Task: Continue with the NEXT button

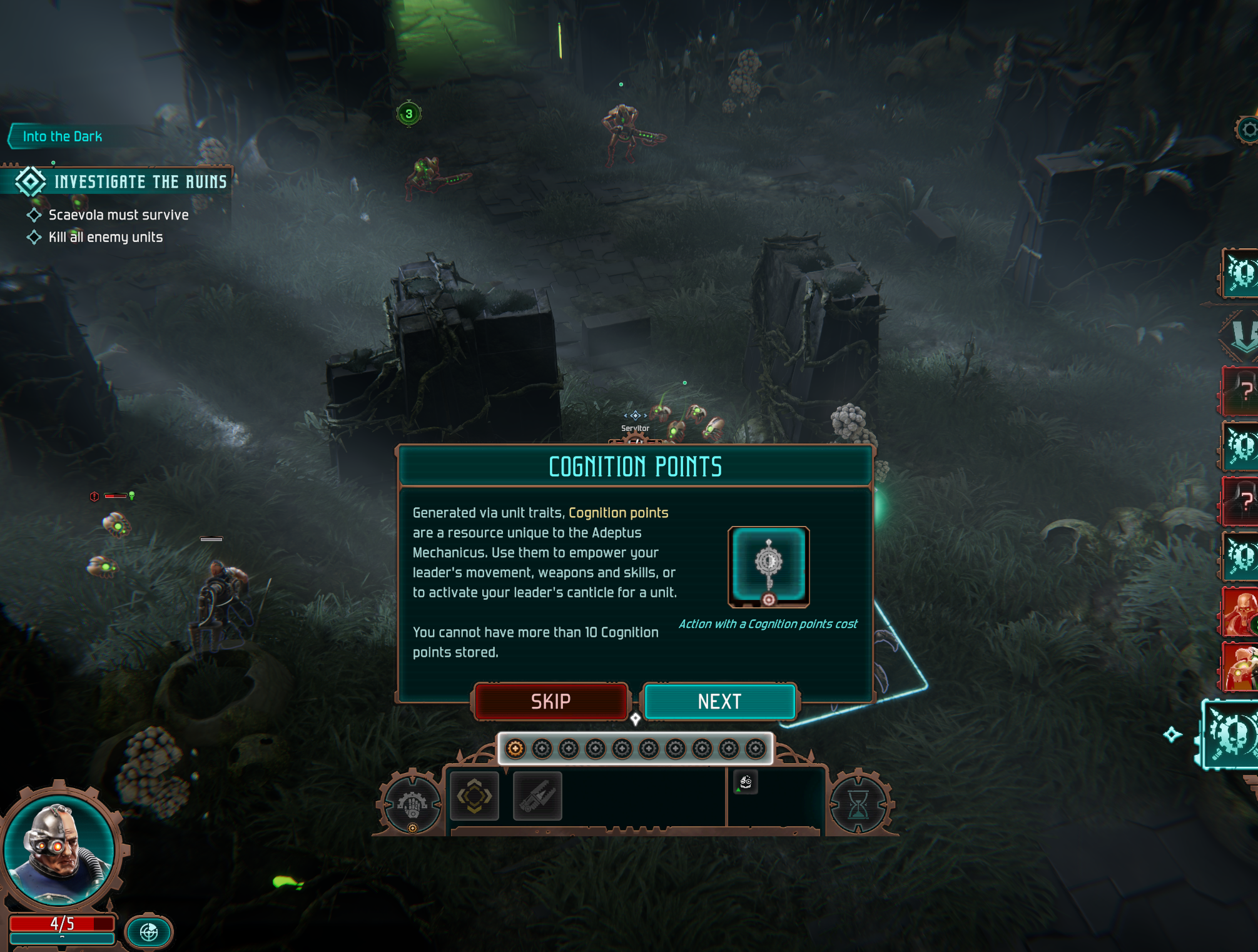Action: 719,701
